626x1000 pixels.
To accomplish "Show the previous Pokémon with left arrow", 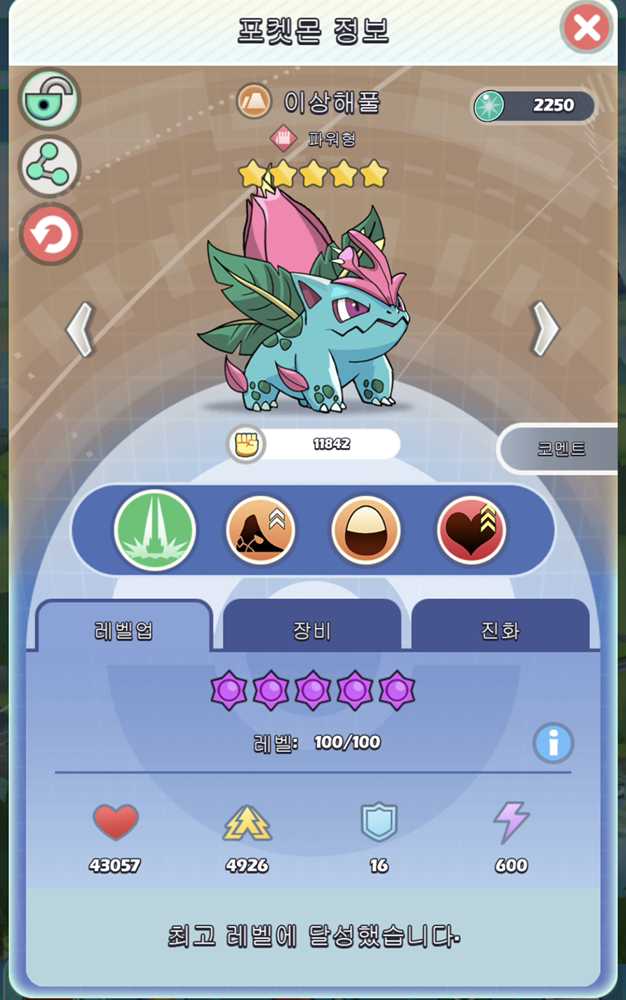I will click(x=80, y=330).
